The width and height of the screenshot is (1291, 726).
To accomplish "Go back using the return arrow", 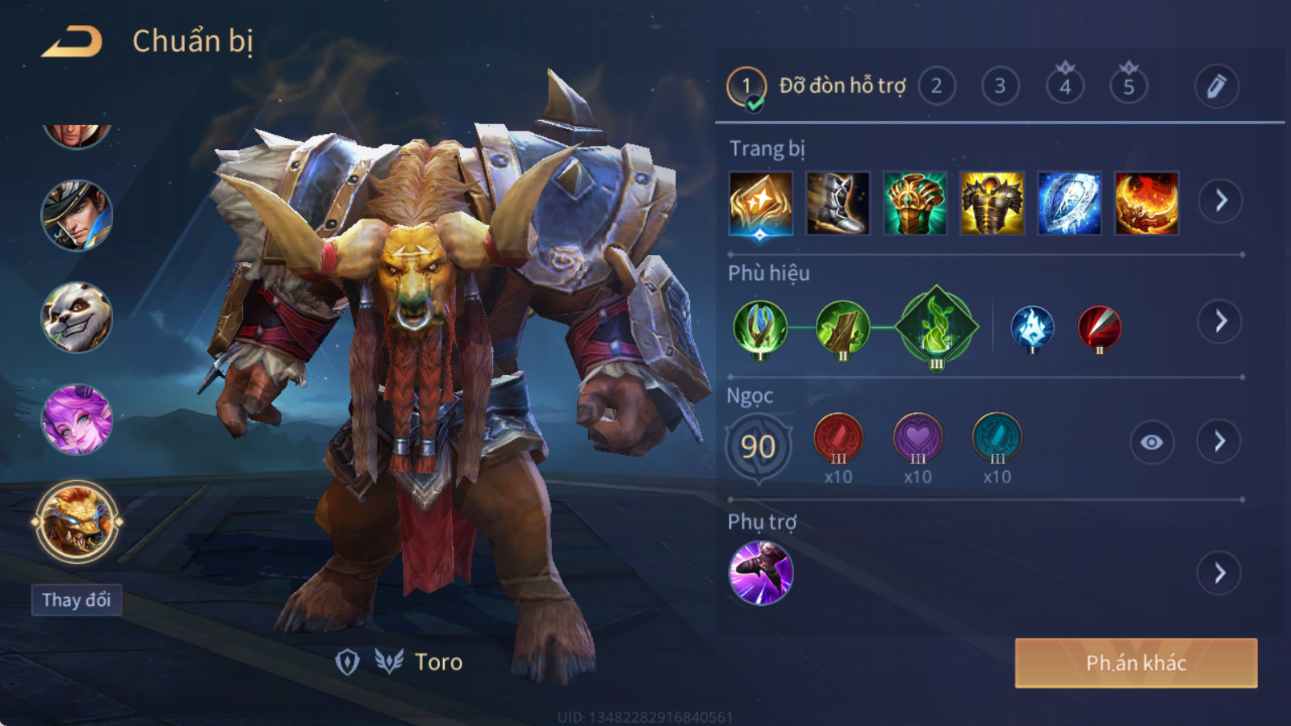I will (72, 42).
